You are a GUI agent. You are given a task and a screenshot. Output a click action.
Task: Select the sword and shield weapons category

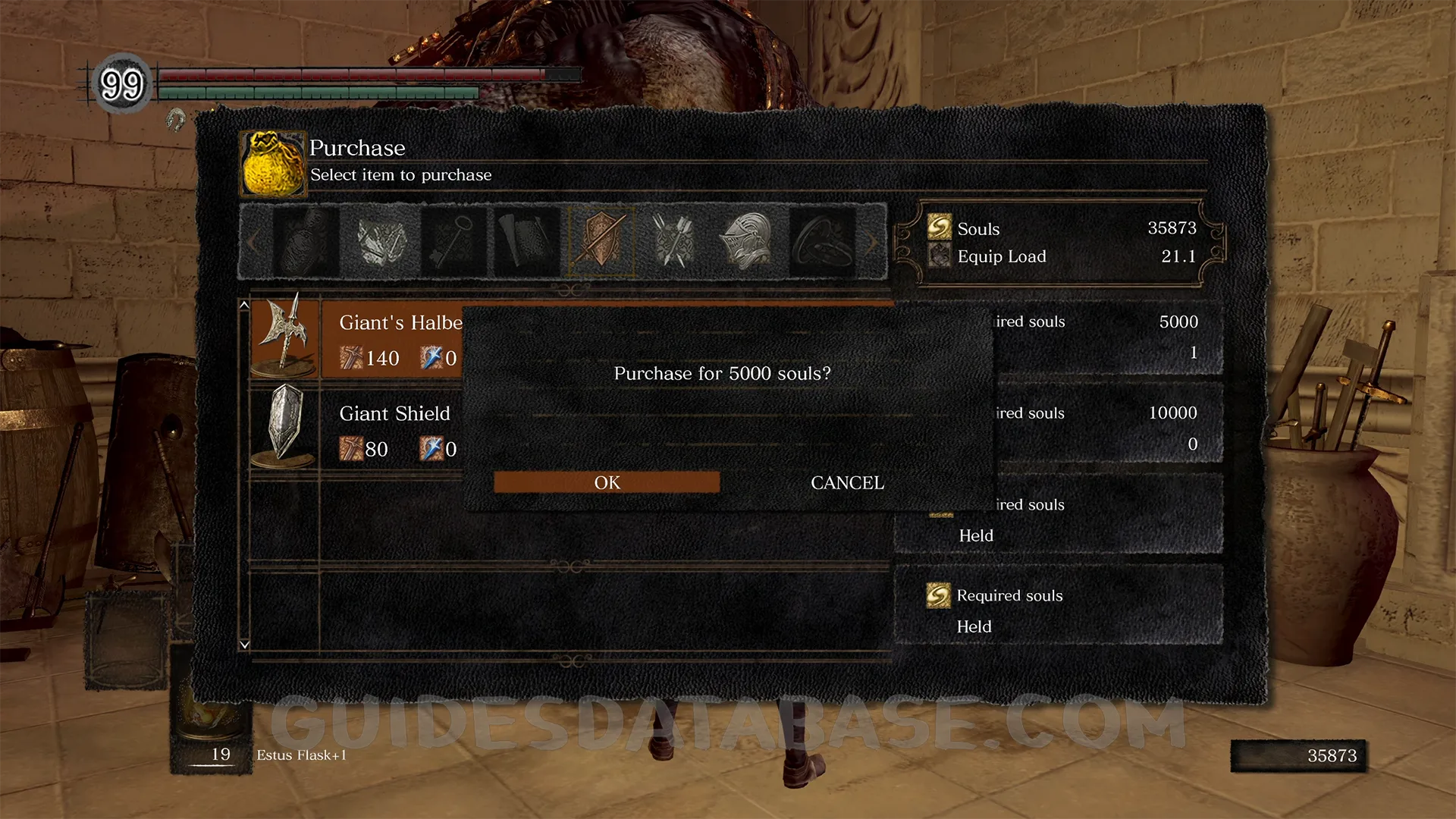601,241
